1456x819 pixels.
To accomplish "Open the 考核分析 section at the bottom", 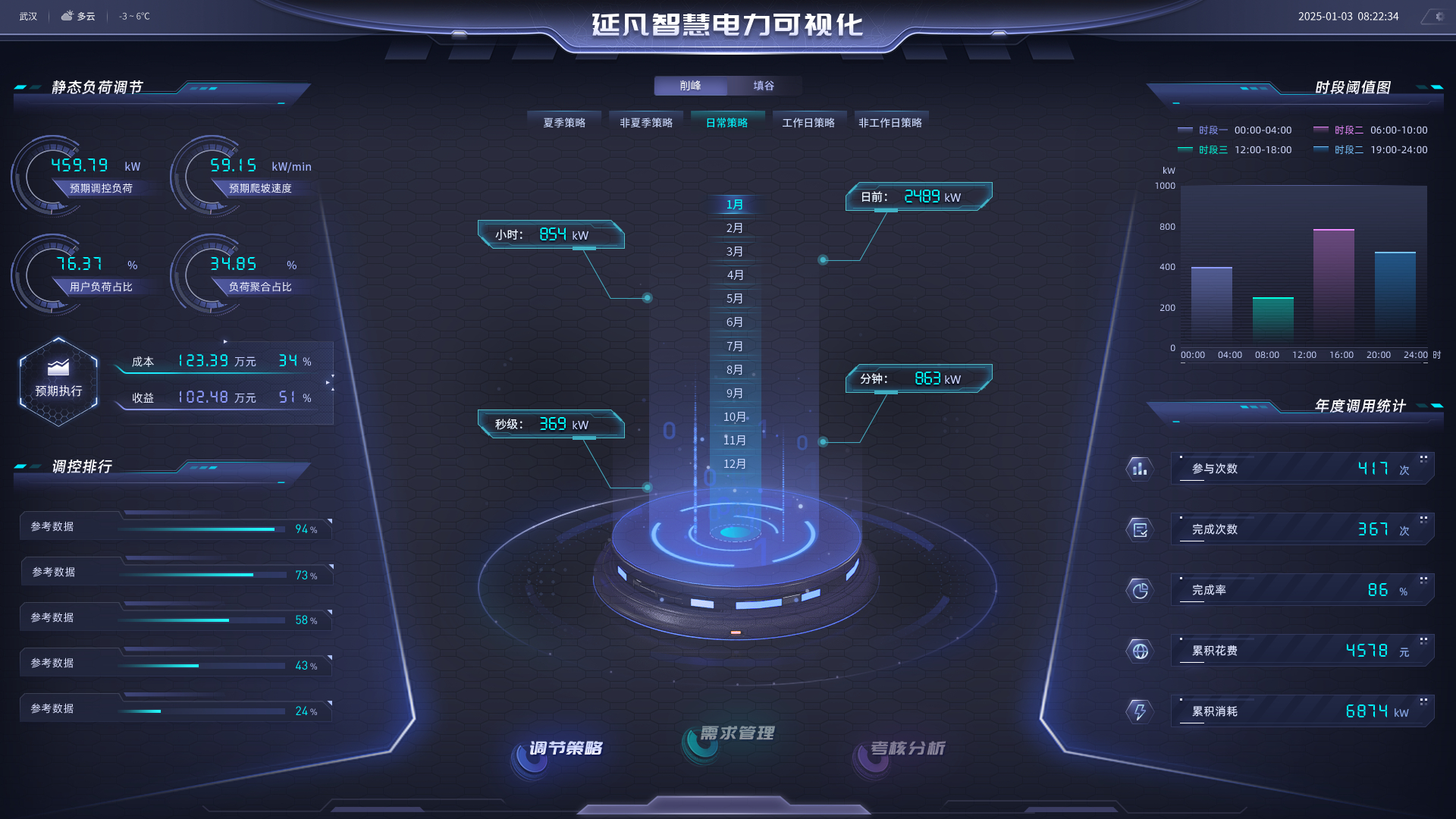I will pyautogui.click(x=908, y=750).
